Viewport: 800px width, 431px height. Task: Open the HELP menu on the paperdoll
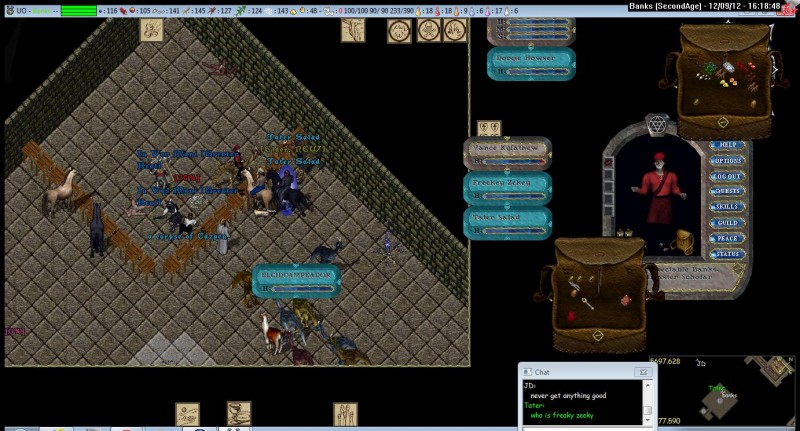coord(727,145)
